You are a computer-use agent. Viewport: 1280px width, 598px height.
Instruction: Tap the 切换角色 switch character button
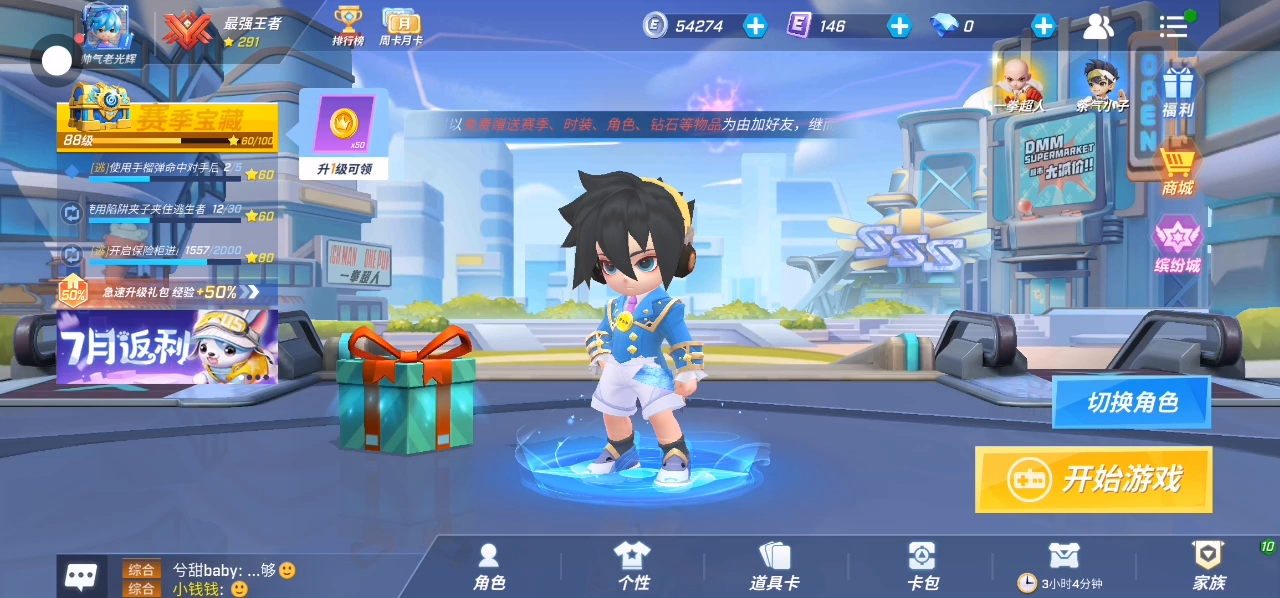(1131, 402)
